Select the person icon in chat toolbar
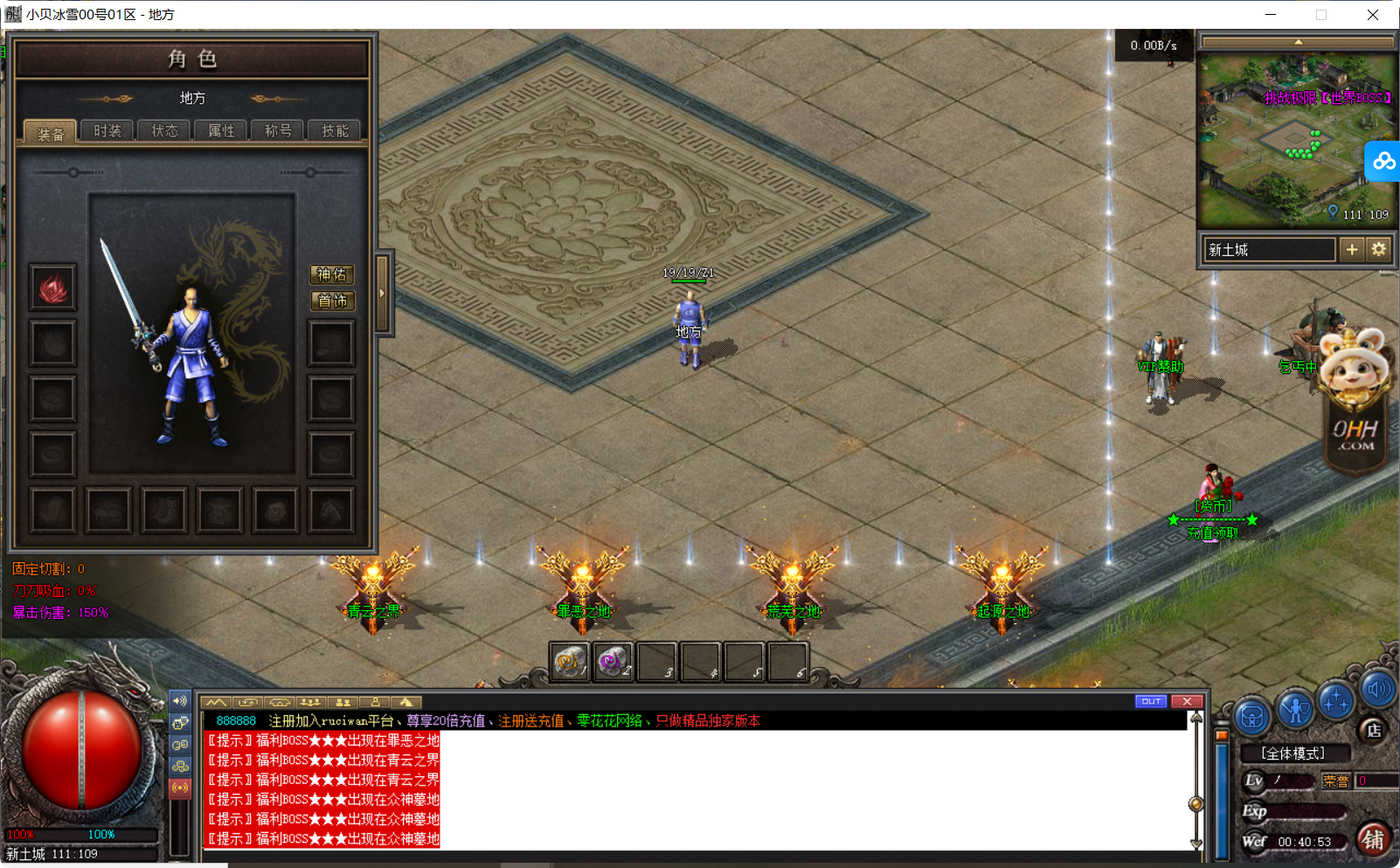 click(x=375, y=702)
